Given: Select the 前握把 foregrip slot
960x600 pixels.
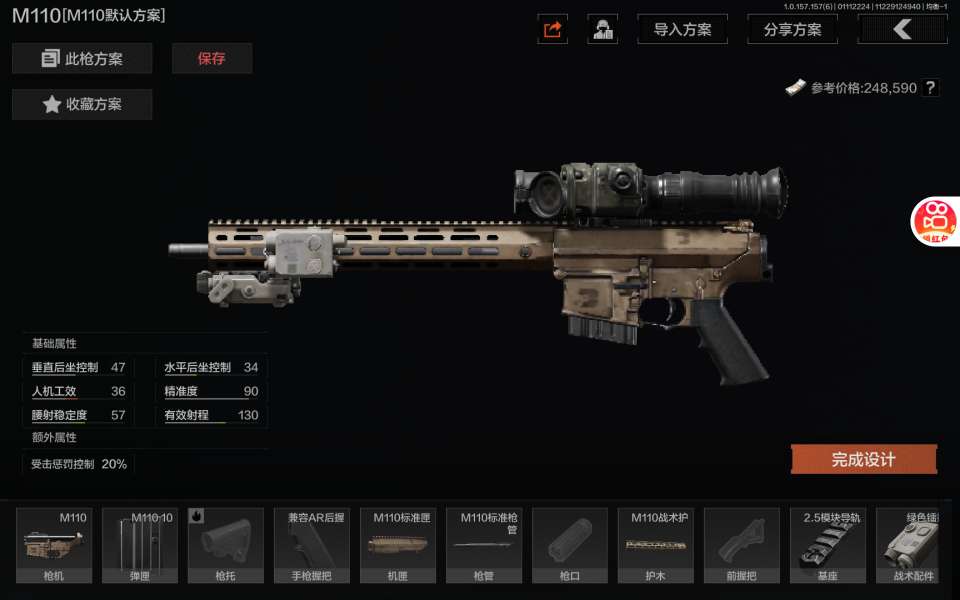Looking at the screenshot, I should pyautogui.click(x=742, y=546).
